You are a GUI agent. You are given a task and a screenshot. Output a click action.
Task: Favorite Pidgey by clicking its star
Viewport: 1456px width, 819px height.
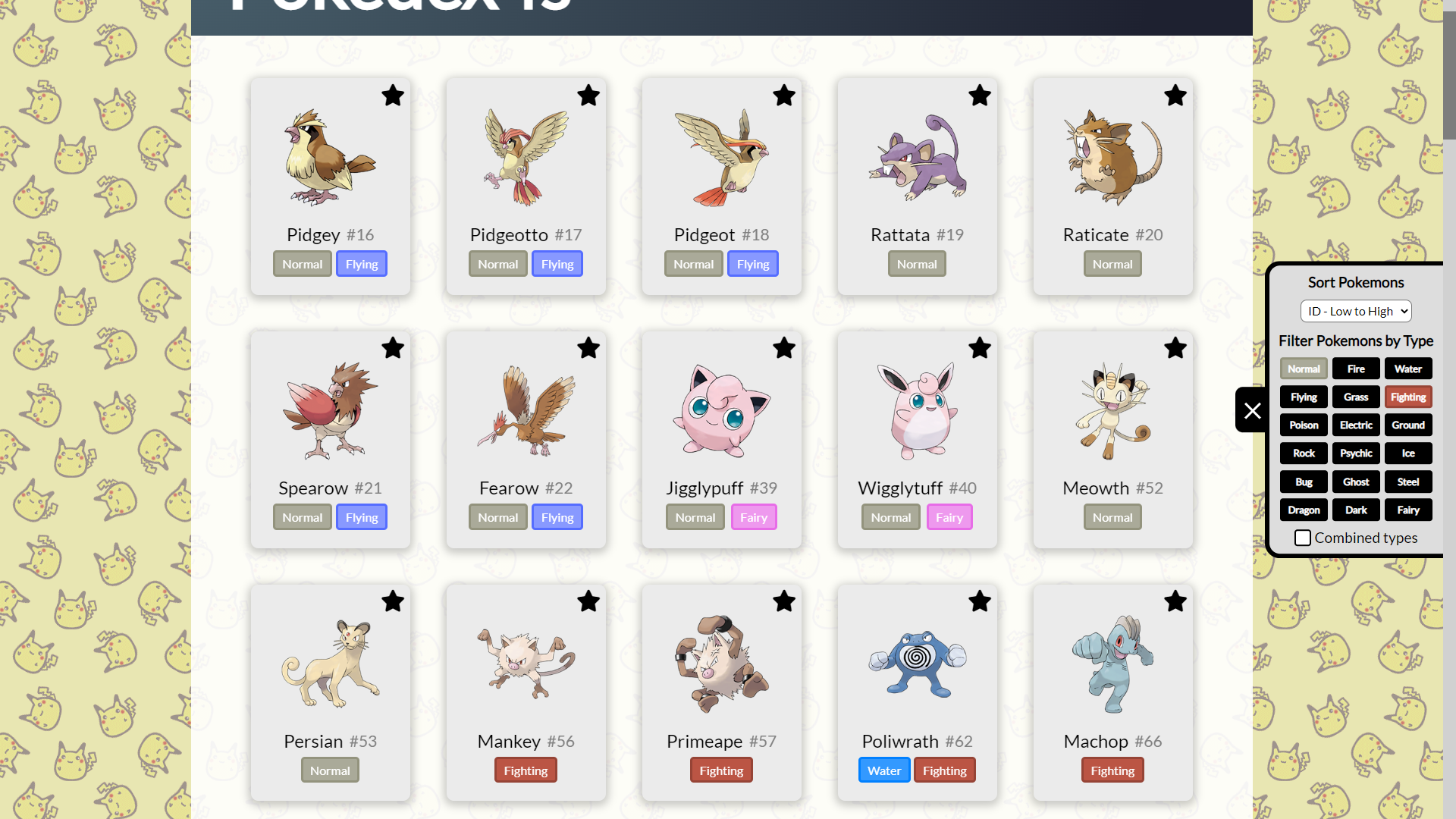point(393,96)
